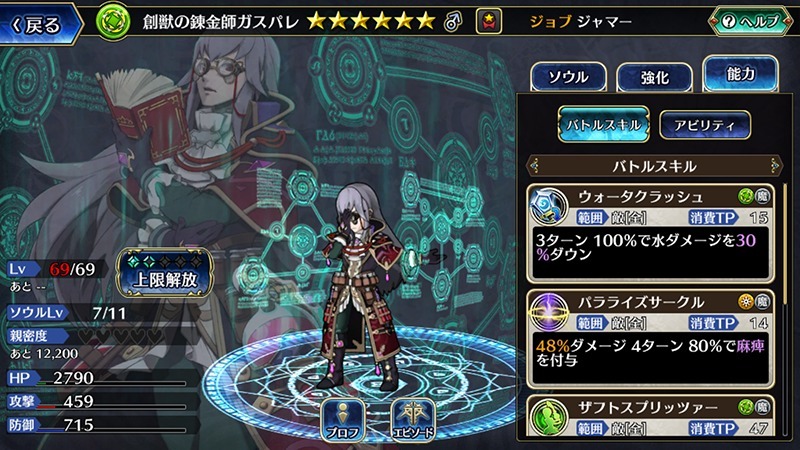This screenshot has width=800, height=450.
Task: Open the エピソード episode button
Action: click(411, 419)
